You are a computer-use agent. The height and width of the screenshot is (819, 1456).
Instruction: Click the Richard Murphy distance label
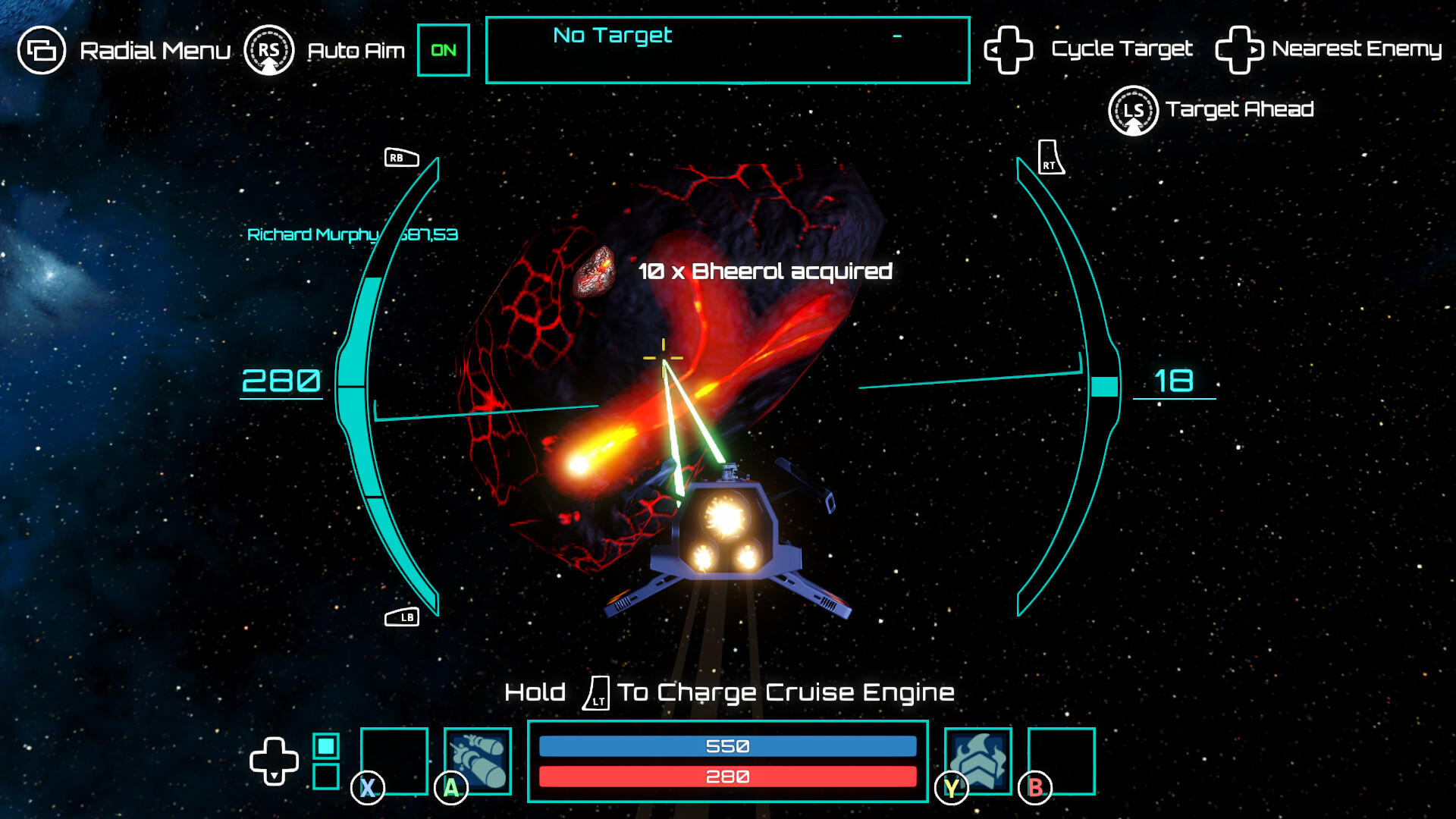[x=350, y=235]
